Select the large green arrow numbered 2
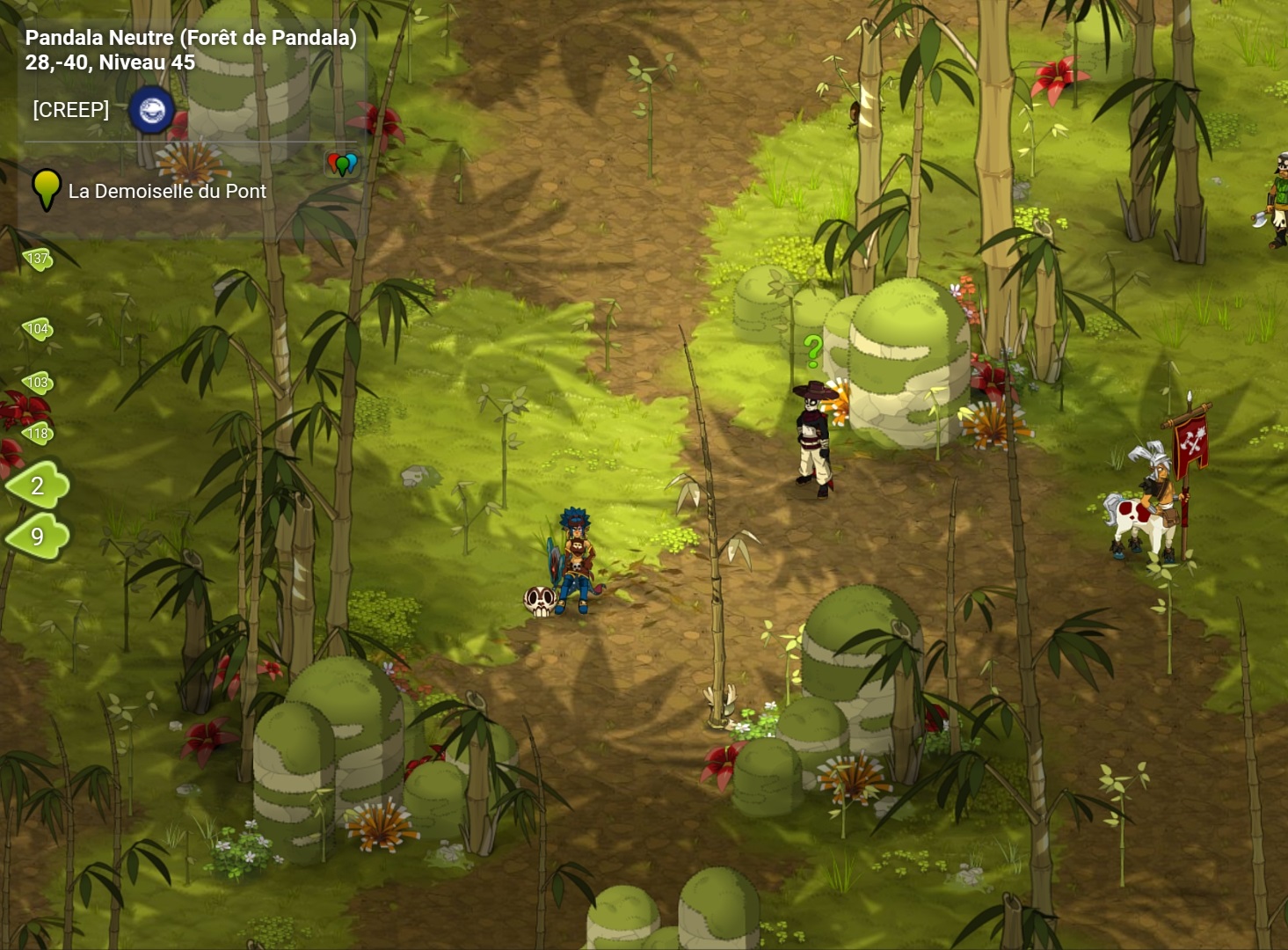This screenshot has width=1288, height=950. [x=37, y=486]
